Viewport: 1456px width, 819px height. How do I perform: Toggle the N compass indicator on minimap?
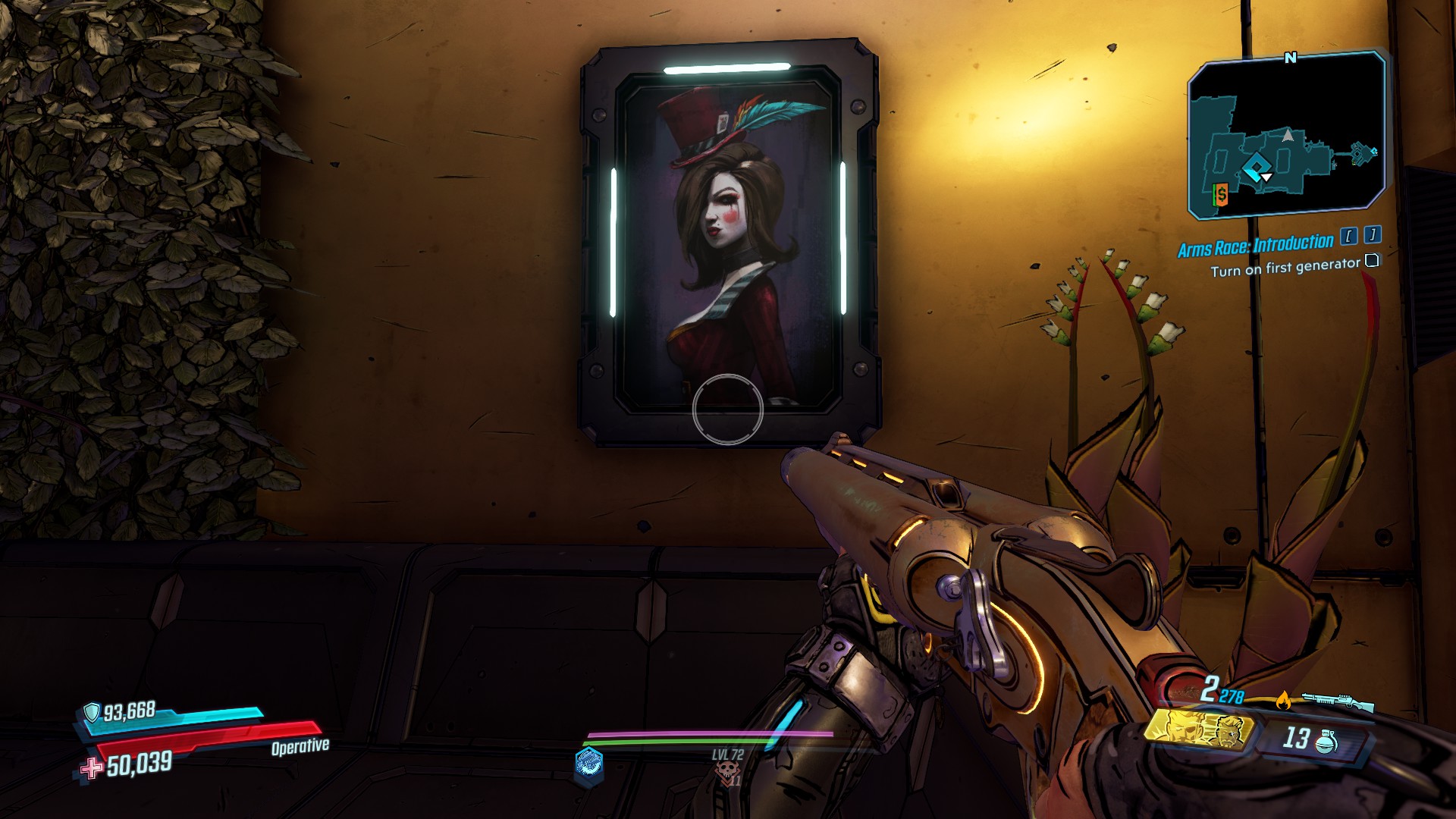tap(1290, 58)
